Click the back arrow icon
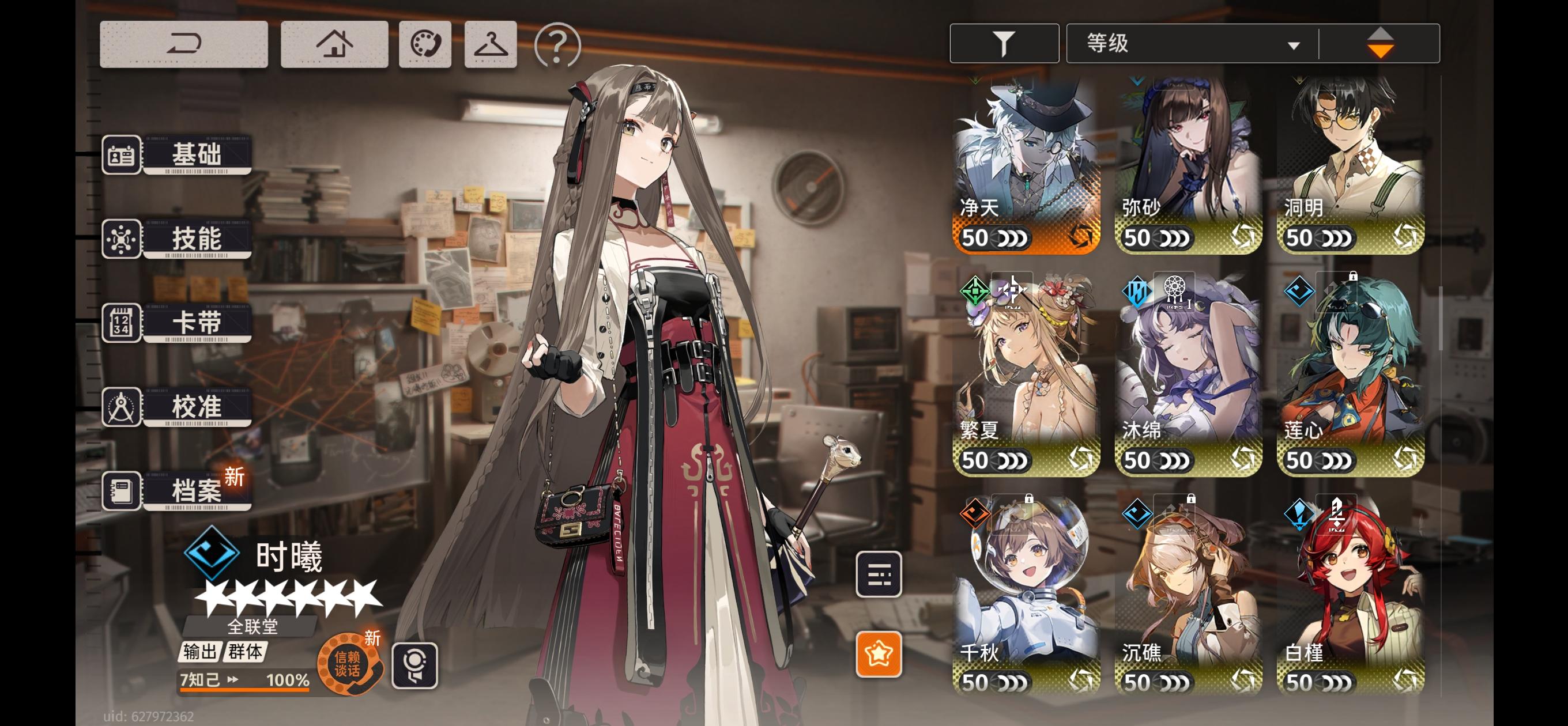This screenshot has height=726, width=1568. click(183, 44)
